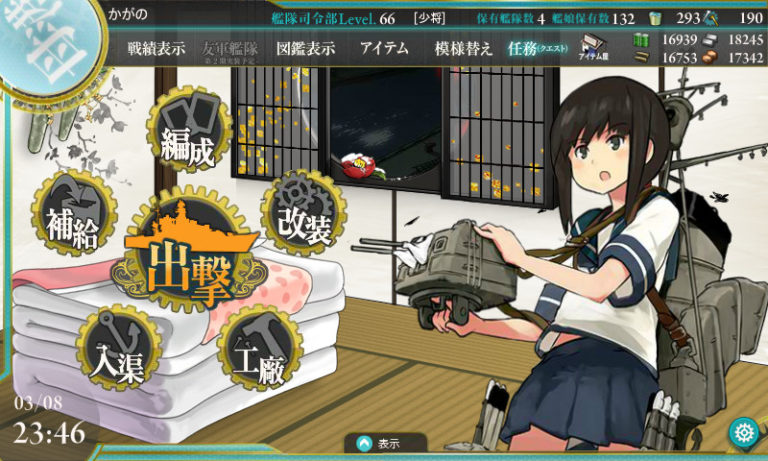Select the greyed-out 友軍艦隊 menu entry
The width and height of the screenshot is (768, 461).
pyautogui.click(x=230, y=49)
